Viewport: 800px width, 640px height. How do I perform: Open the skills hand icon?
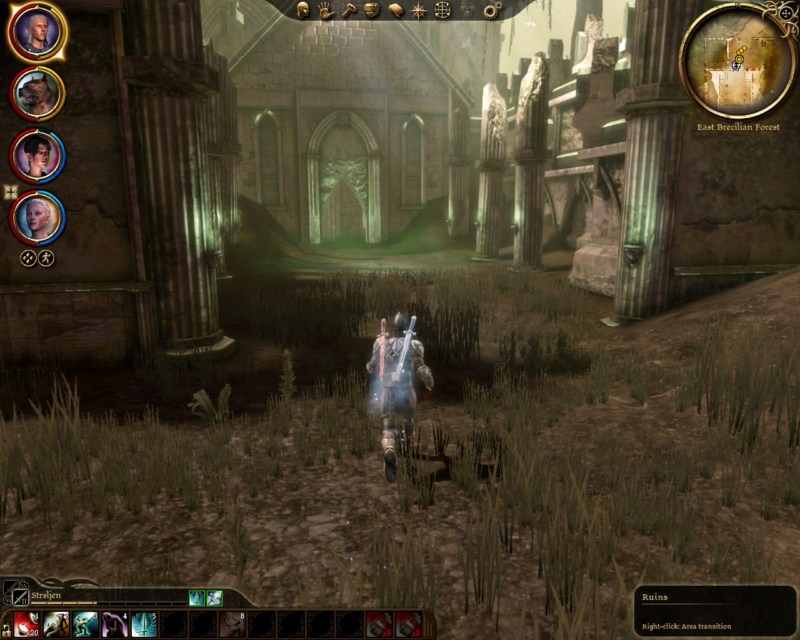[x=326, y=10]
